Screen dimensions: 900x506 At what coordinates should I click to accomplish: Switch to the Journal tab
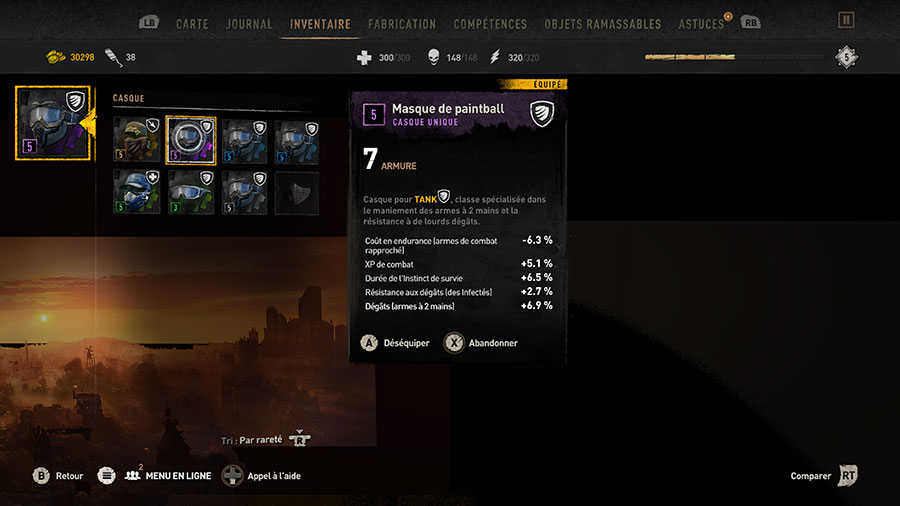[249, 24]
